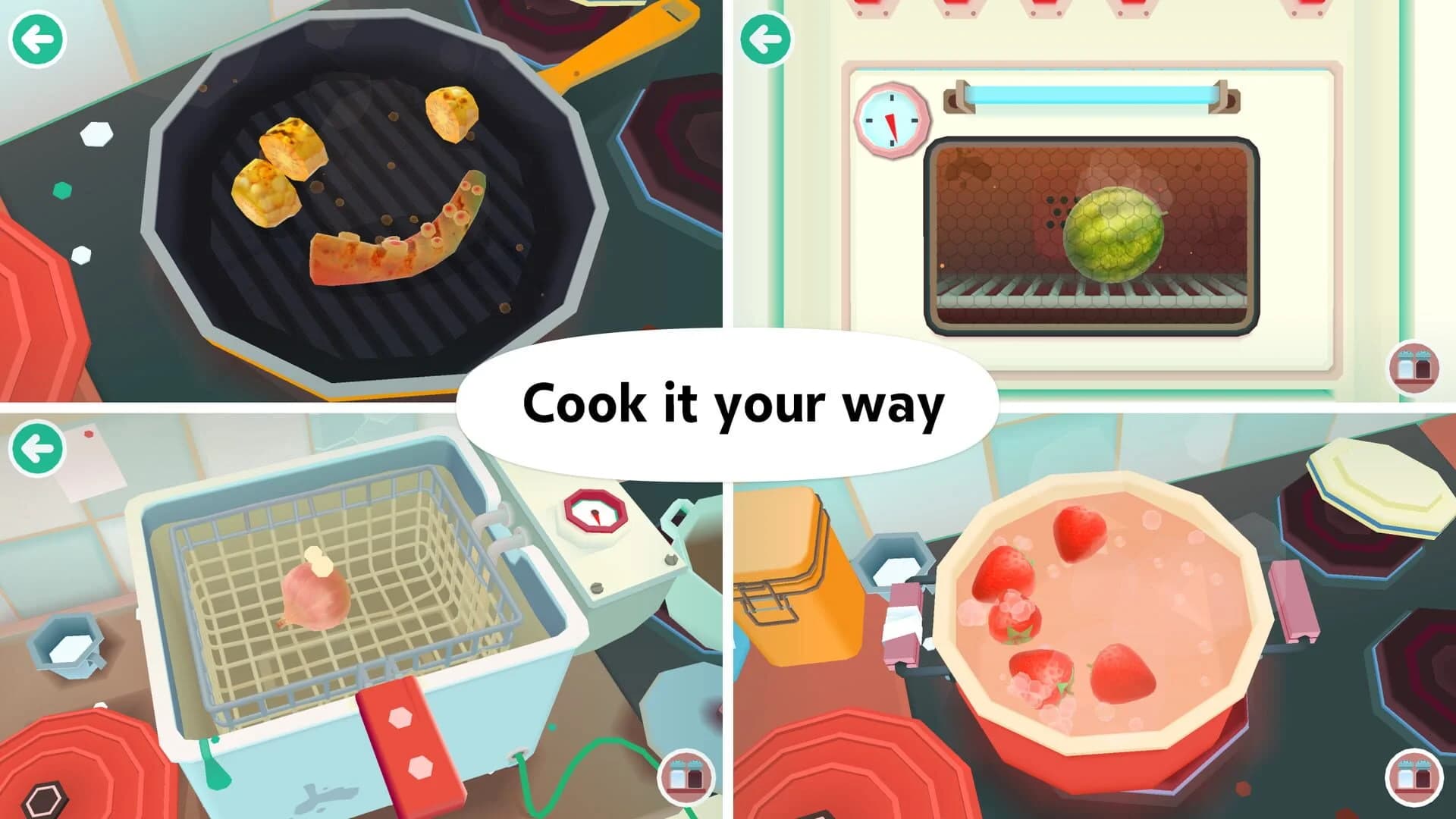The height and width of the screenshot is (819, 1456).
Task: Tap the back arrow in the oven scene
Action: 766,36
